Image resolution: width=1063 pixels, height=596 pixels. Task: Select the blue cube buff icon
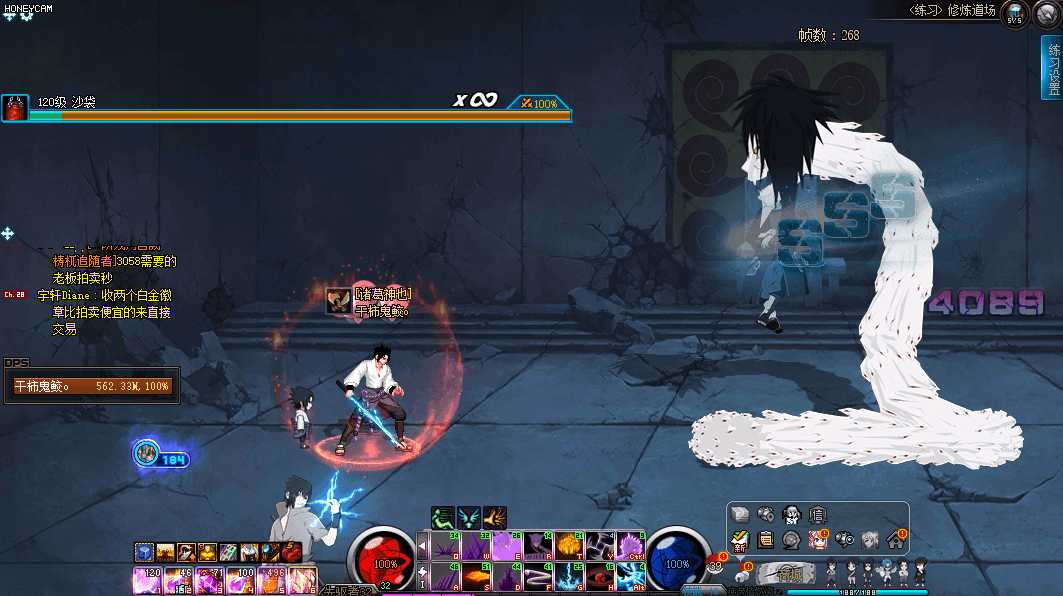(x=145, y=552)
